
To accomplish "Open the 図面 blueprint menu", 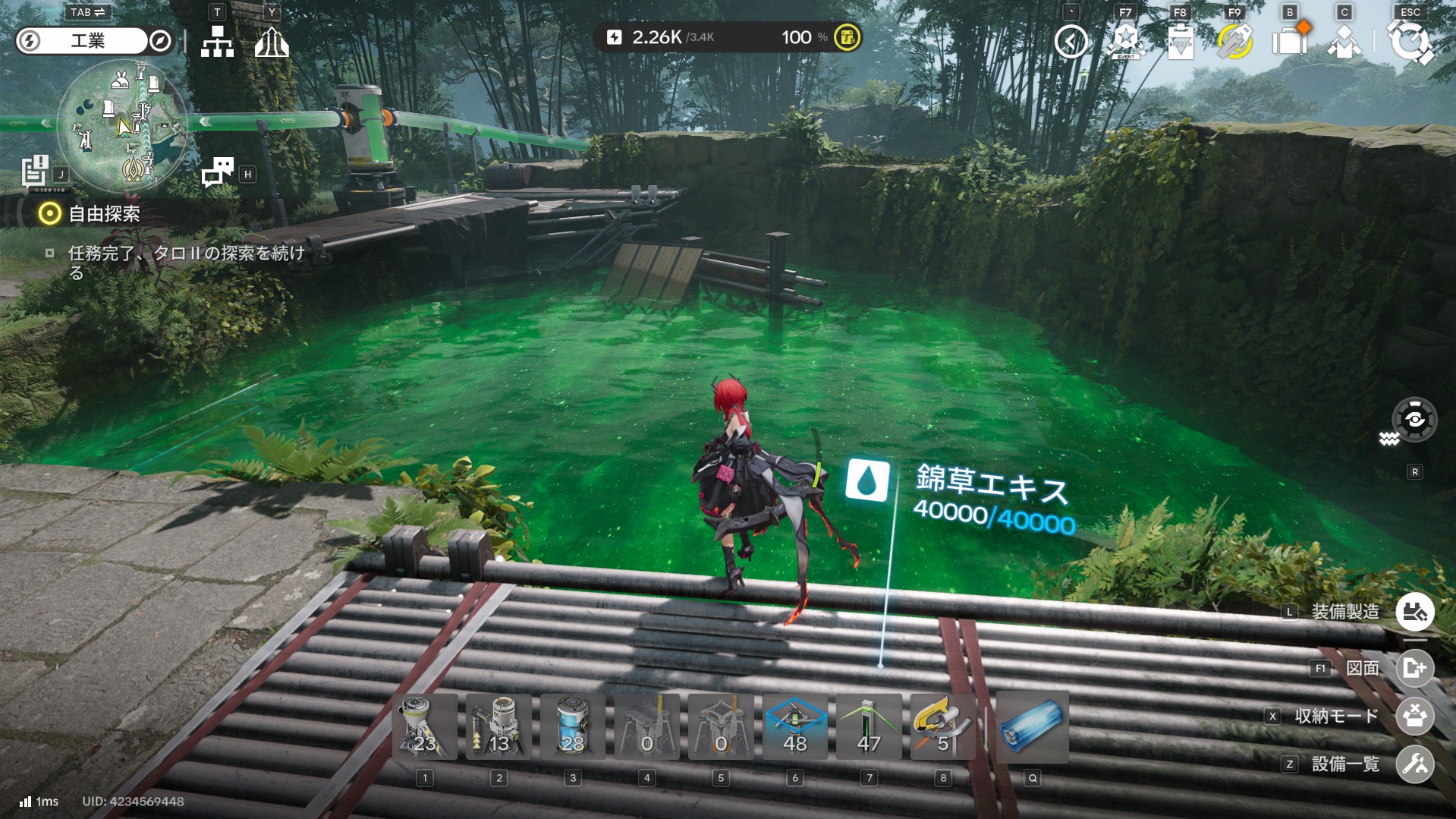I will click(1414, 668).
